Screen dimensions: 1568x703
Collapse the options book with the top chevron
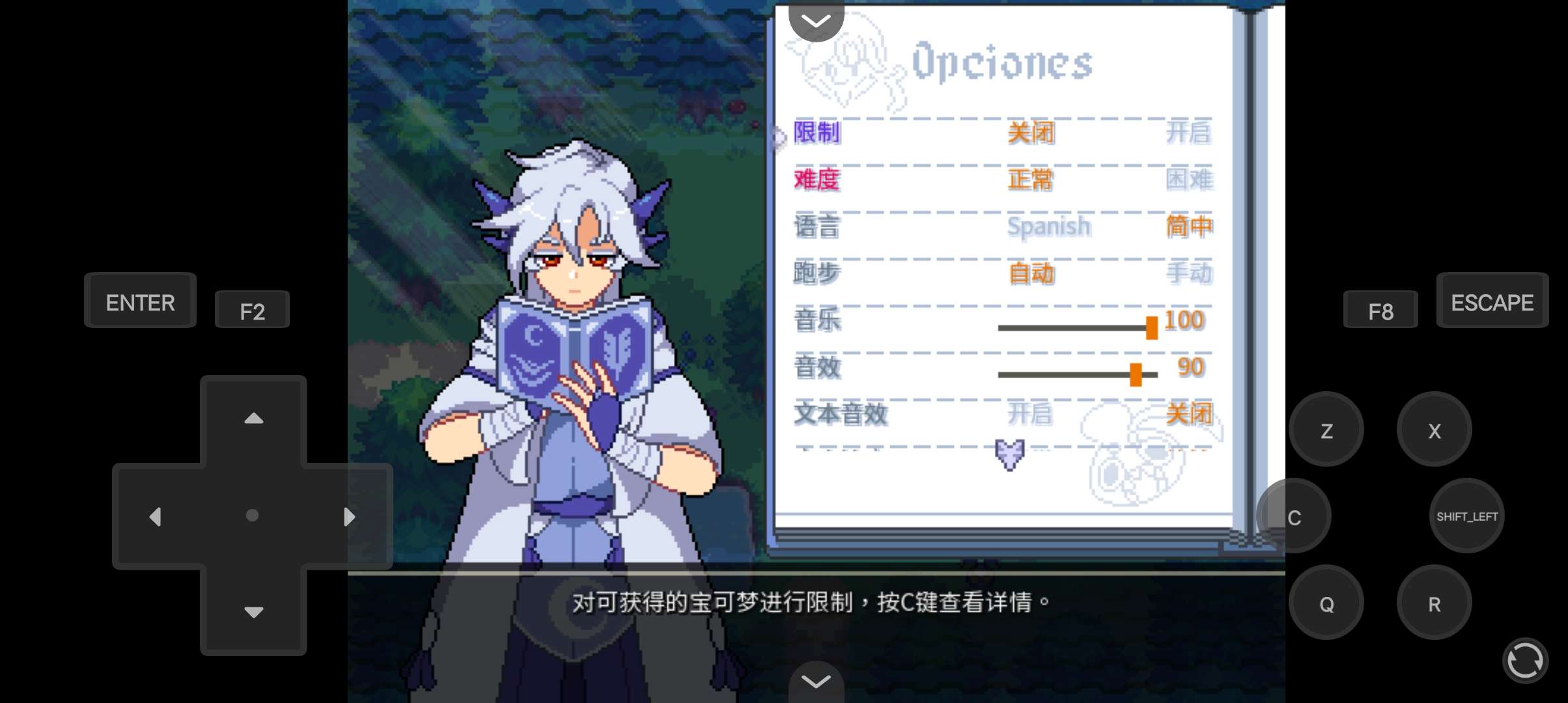[x=815, y=20]
